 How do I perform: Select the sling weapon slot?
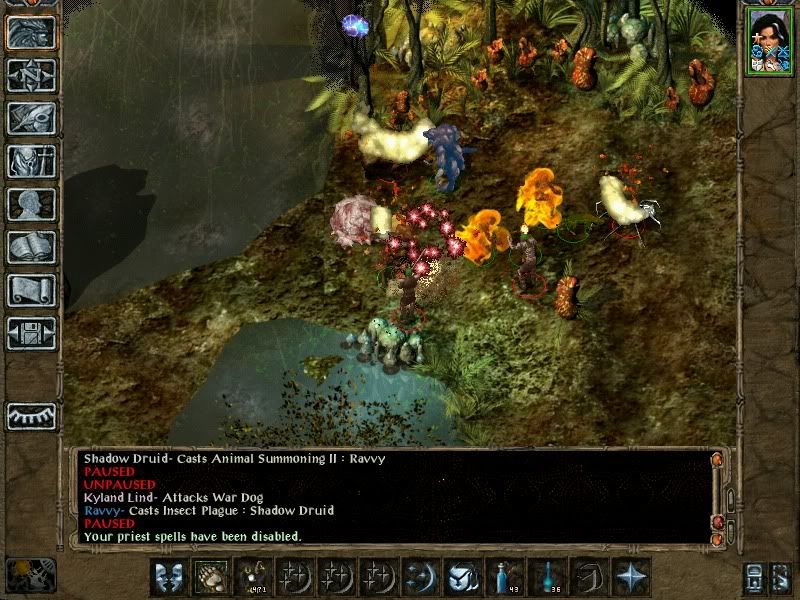[252, 577]
